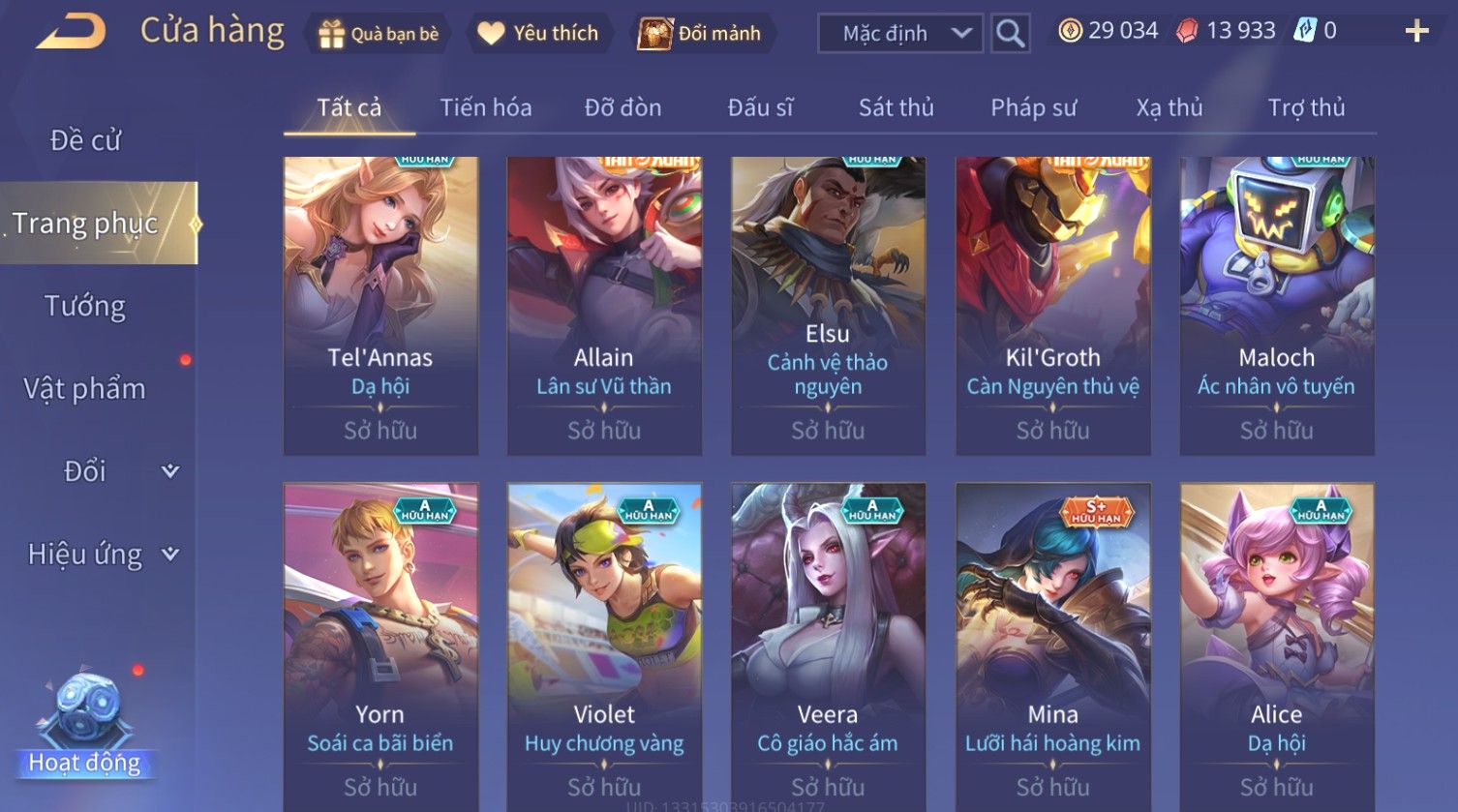The image size is (1458, 812).
Task: Click the magnifying glass search button
Action: (x=1010, y=34)
